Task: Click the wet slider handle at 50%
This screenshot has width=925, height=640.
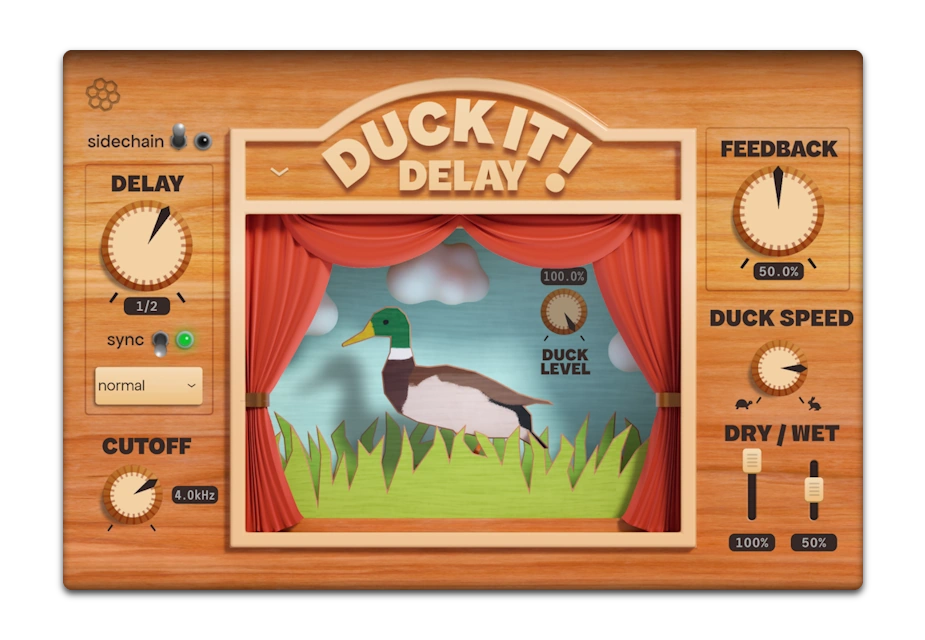Action: coord(814,489)
